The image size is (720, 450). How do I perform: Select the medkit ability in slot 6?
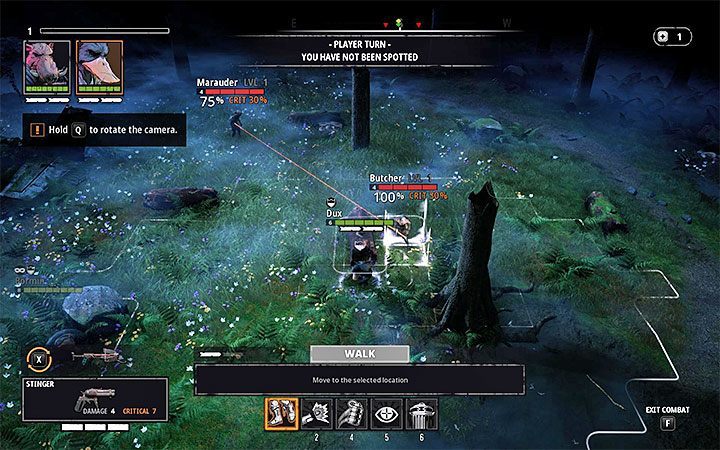[422, 414]
